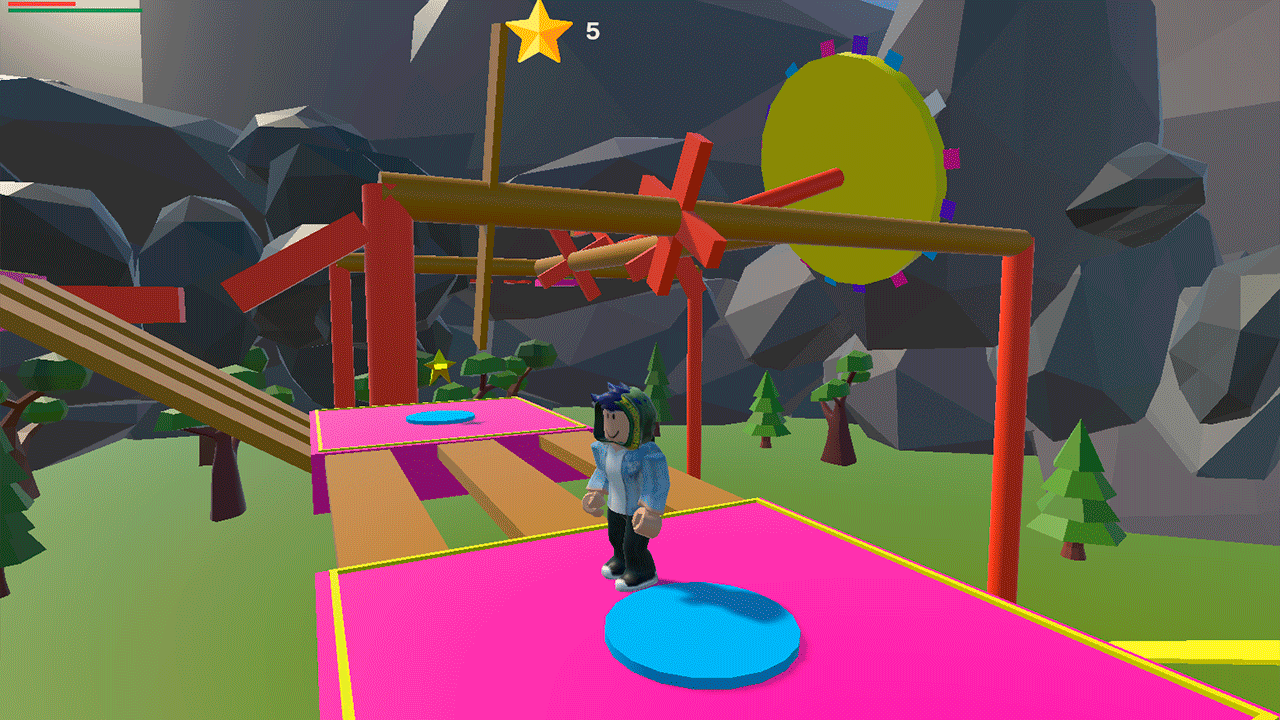Viewport: 1280px width, 720px height.
Task: Select the blue circular pad under the player
Action: click(700, 630)
